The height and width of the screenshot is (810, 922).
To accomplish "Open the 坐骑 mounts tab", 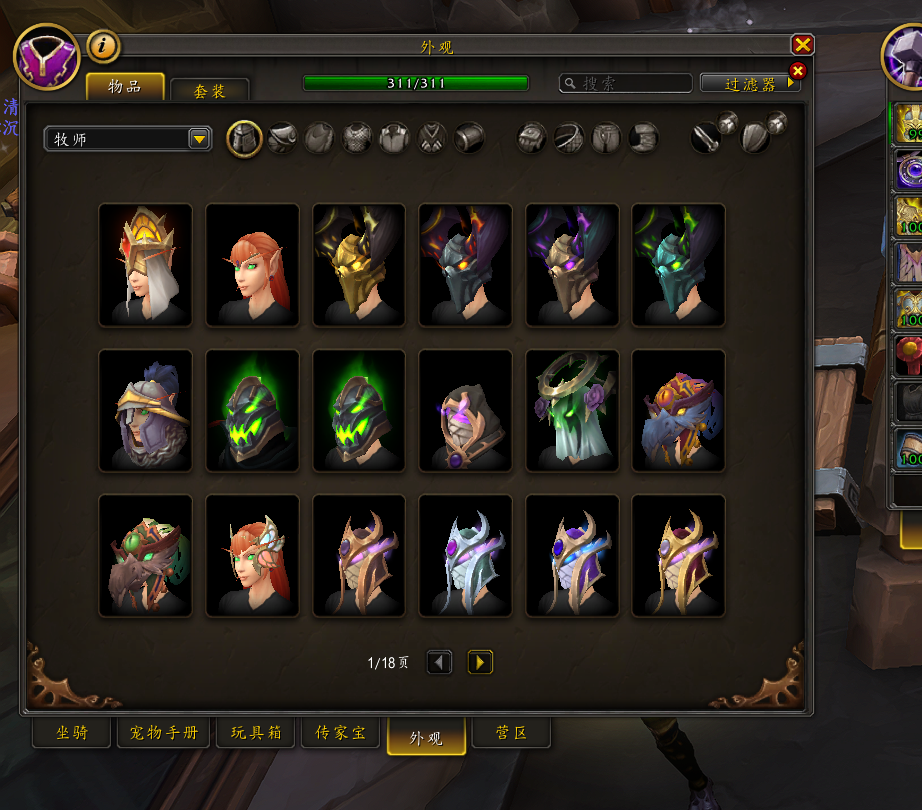I will pos(72,733).
